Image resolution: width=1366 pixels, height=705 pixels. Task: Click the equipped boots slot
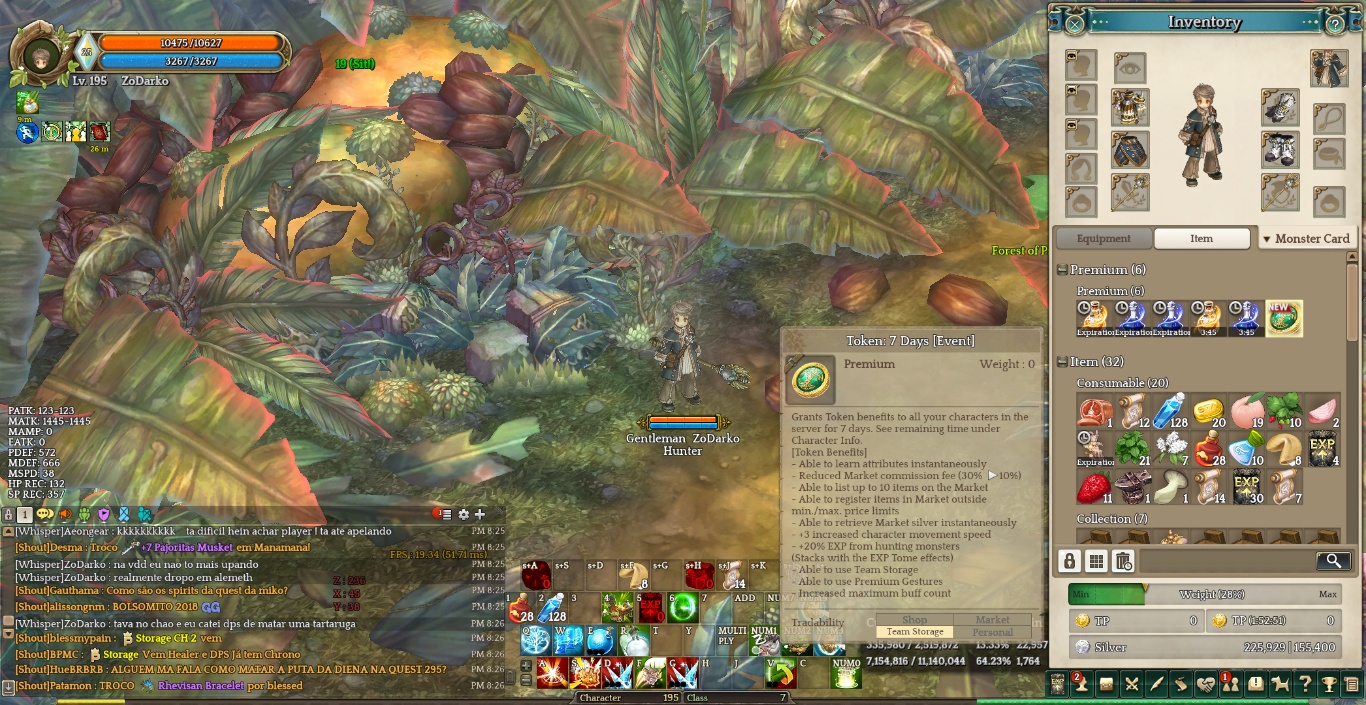pyautogui.click(x=1280, y=150)
